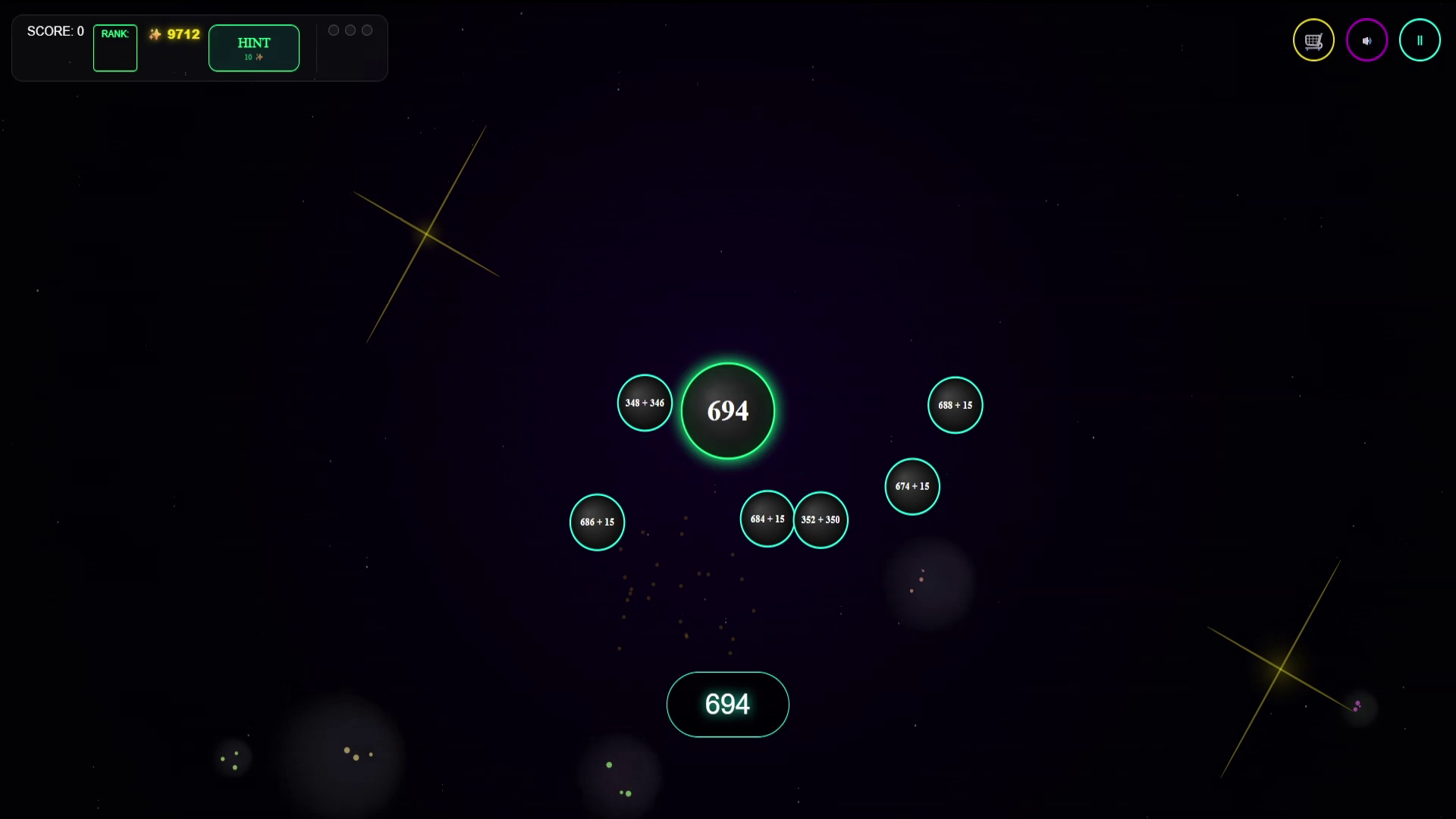Use the HINT button costing 10 sparkles
The width and height of the screenshot is (1456, 819).
point(254,48)
